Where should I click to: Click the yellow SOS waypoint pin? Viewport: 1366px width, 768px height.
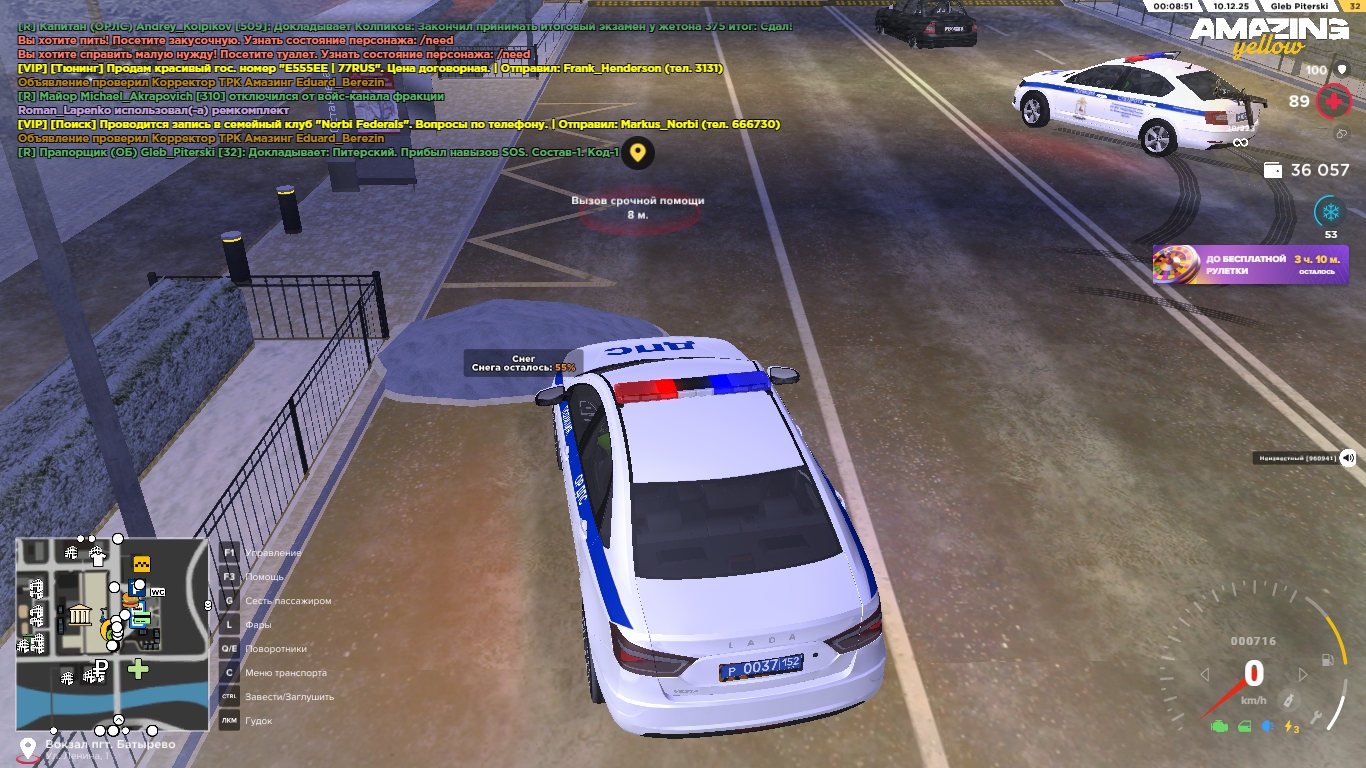coord(637,154)
